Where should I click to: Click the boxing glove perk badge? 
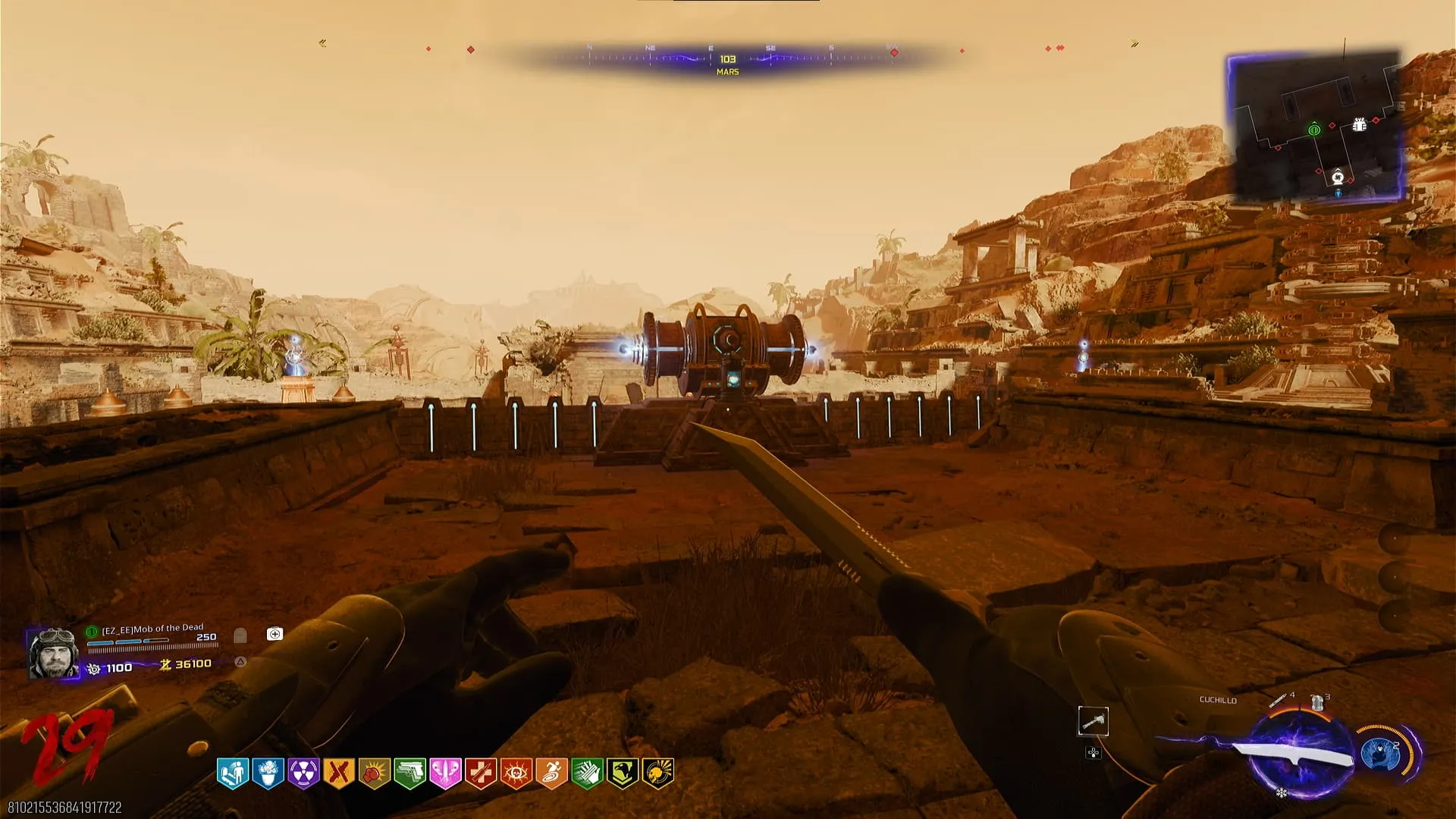tap(374, 773)
